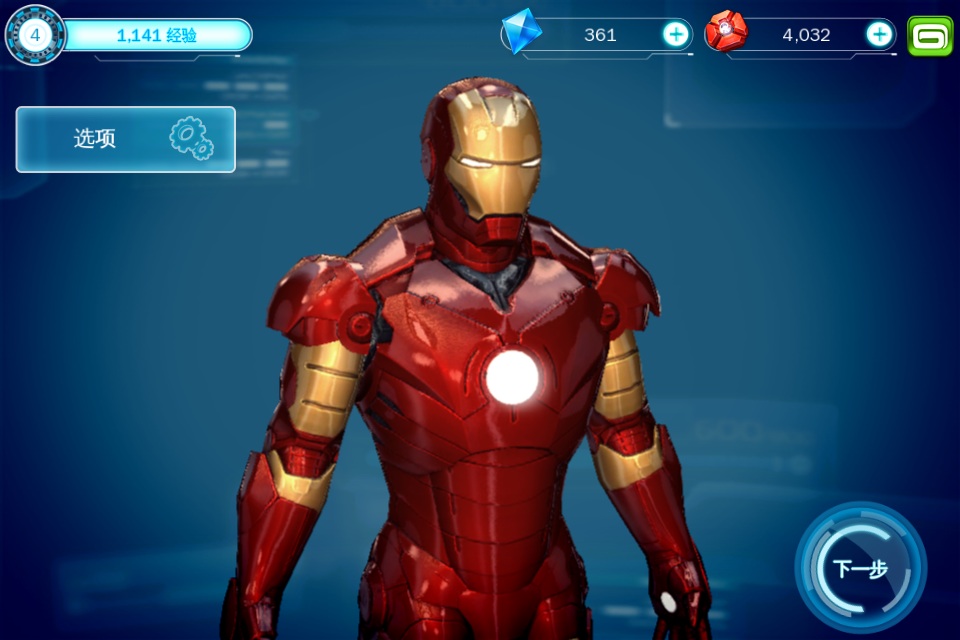Tap the 下一步 next button
The image size is (960, 640).
pyautogui.click(x=860, y=568)
